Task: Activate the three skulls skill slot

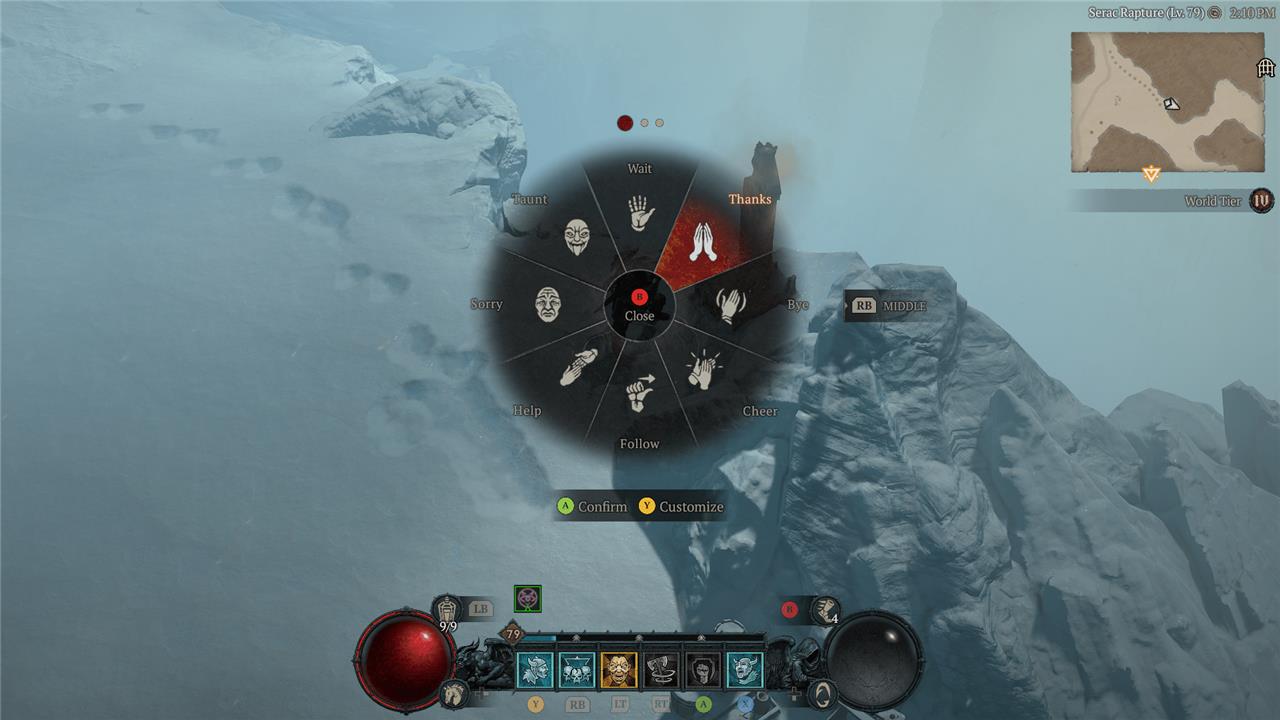Action: tap(577, 670)
